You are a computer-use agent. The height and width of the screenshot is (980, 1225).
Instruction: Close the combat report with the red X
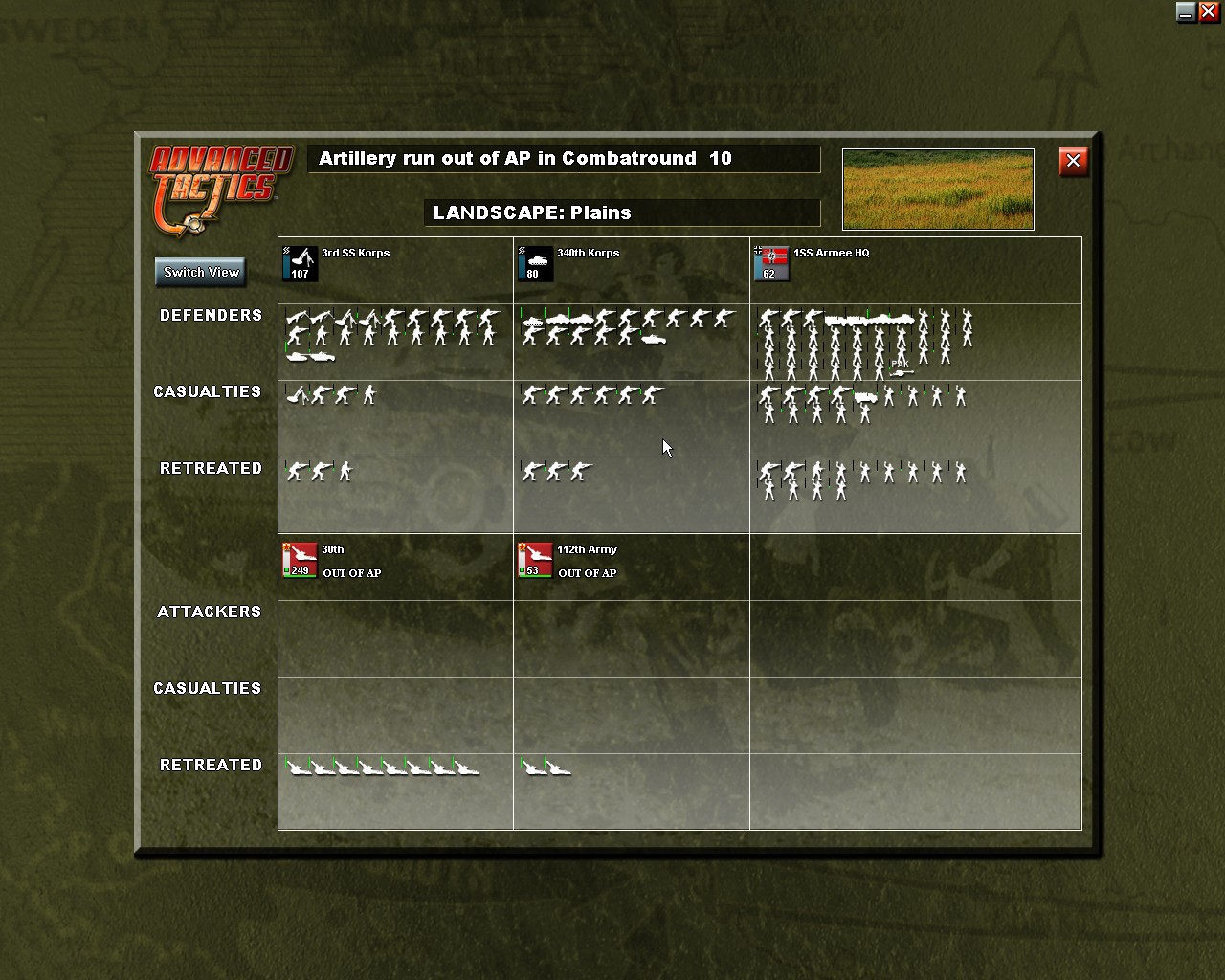[x=1073, y=162]
